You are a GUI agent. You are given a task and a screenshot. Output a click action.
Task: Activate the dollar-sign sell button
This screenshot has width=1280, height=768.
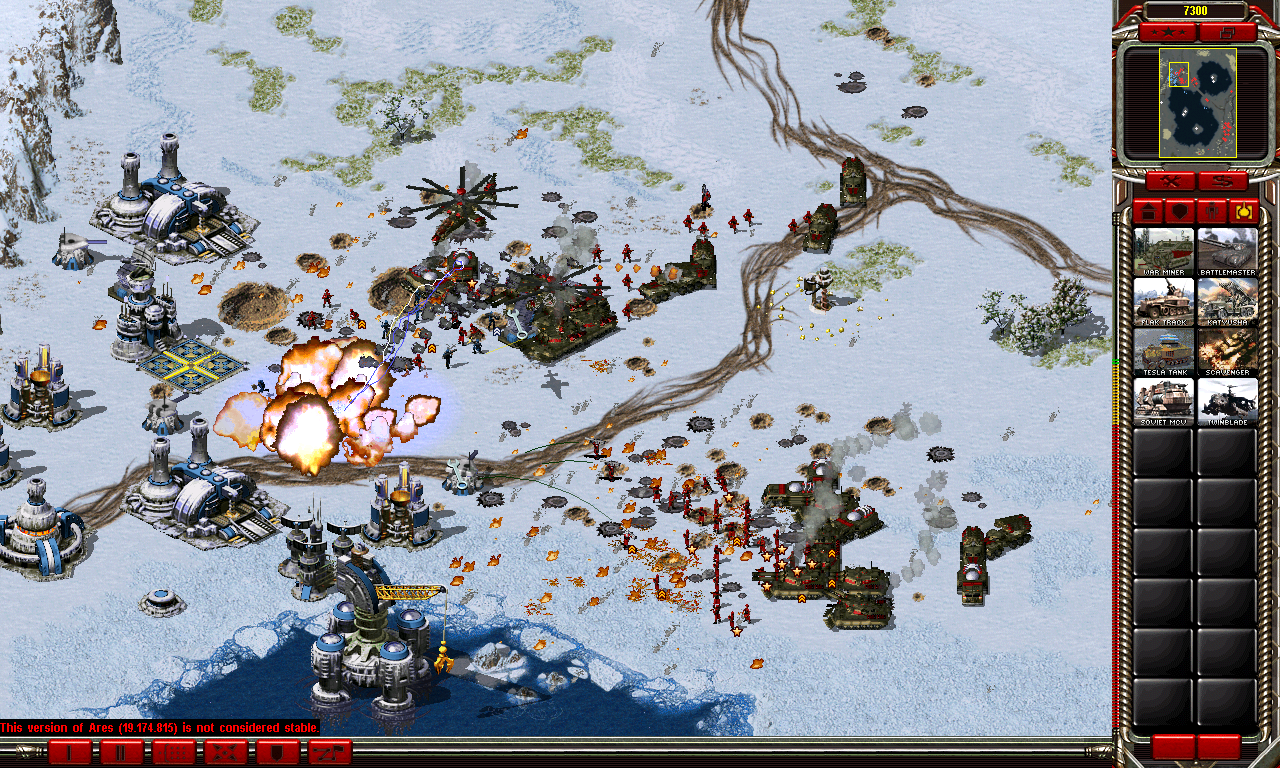[1223, 181]
